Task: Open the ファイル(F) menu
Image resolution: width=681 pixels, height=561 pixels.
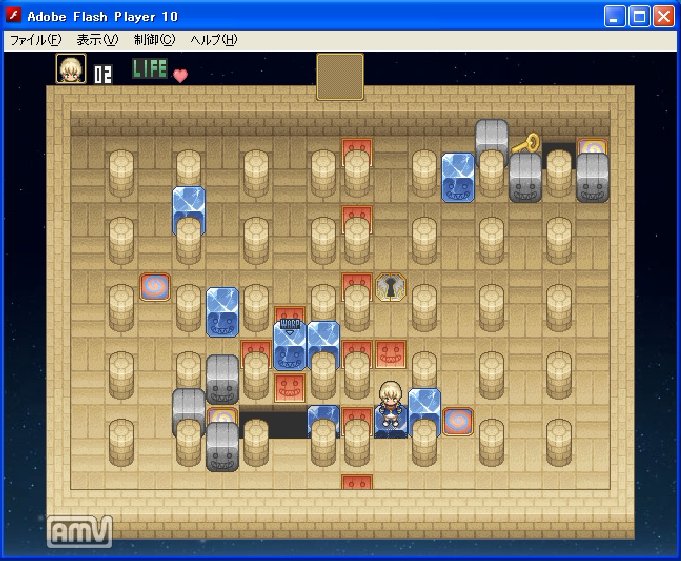Action: tap(35, 40)
